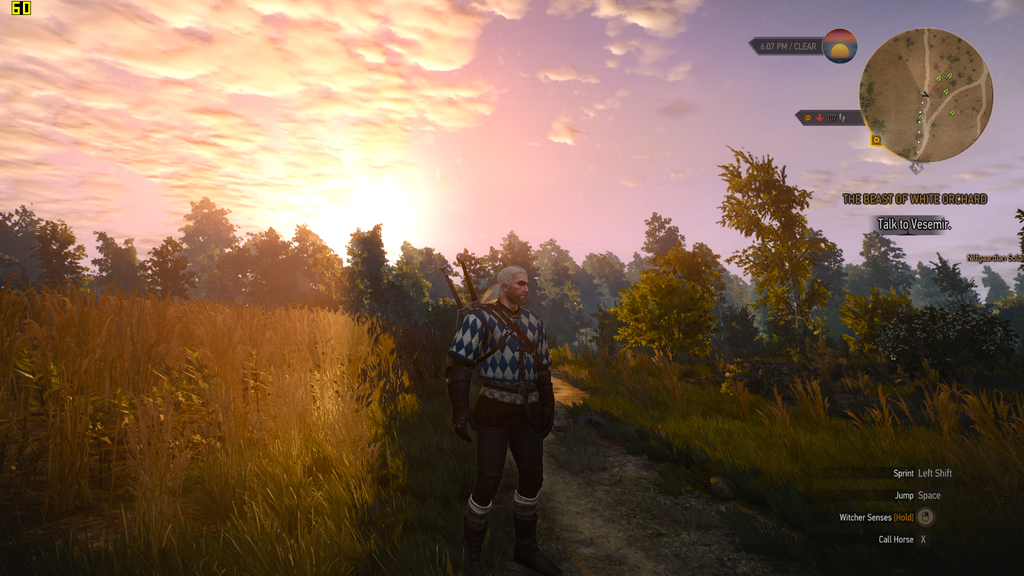Image resolution: width=1024 pixels, height=576 pixels.
Task: Click the circular minimap
Action: 925,94
